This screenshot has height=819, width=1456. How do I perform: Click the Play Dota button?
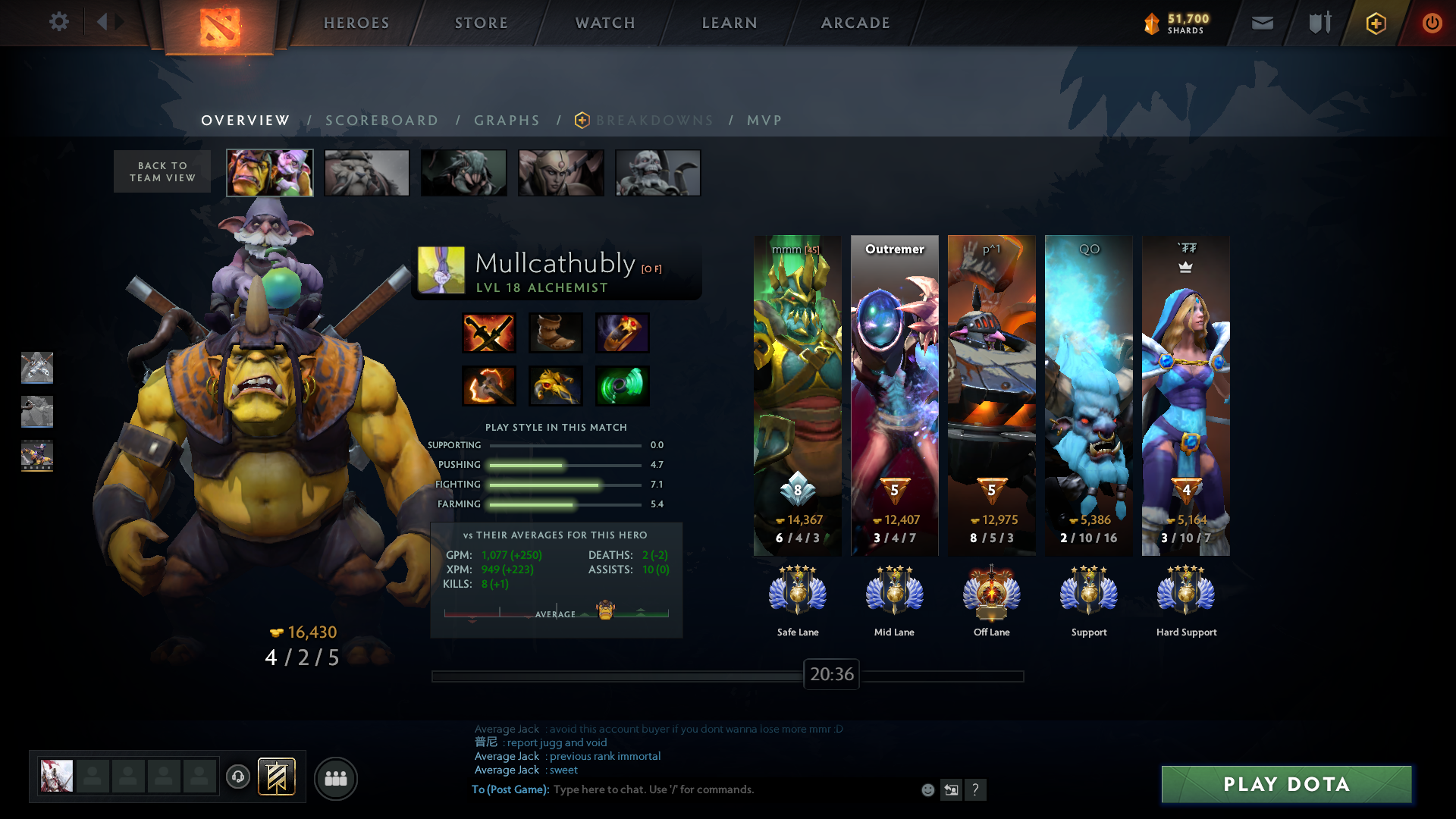point(1286,784)
